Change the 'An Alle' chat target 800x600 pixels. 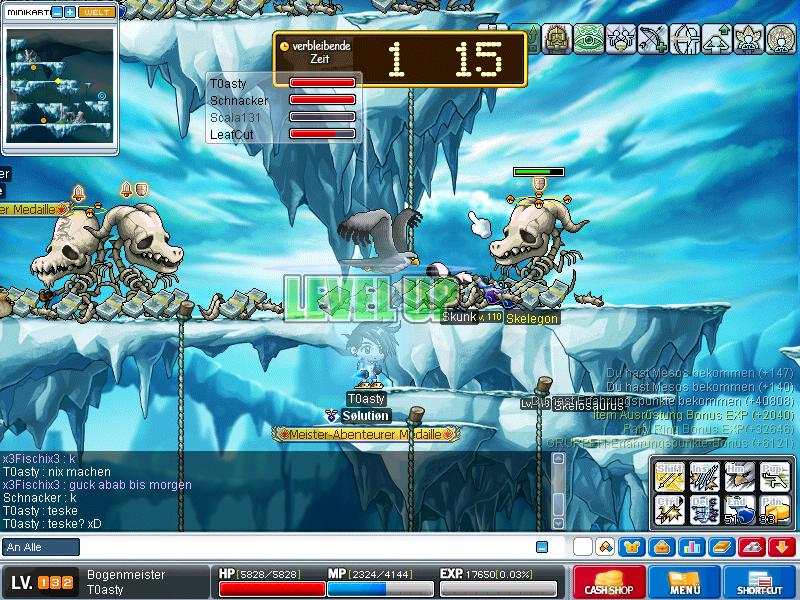click(41, 547)
